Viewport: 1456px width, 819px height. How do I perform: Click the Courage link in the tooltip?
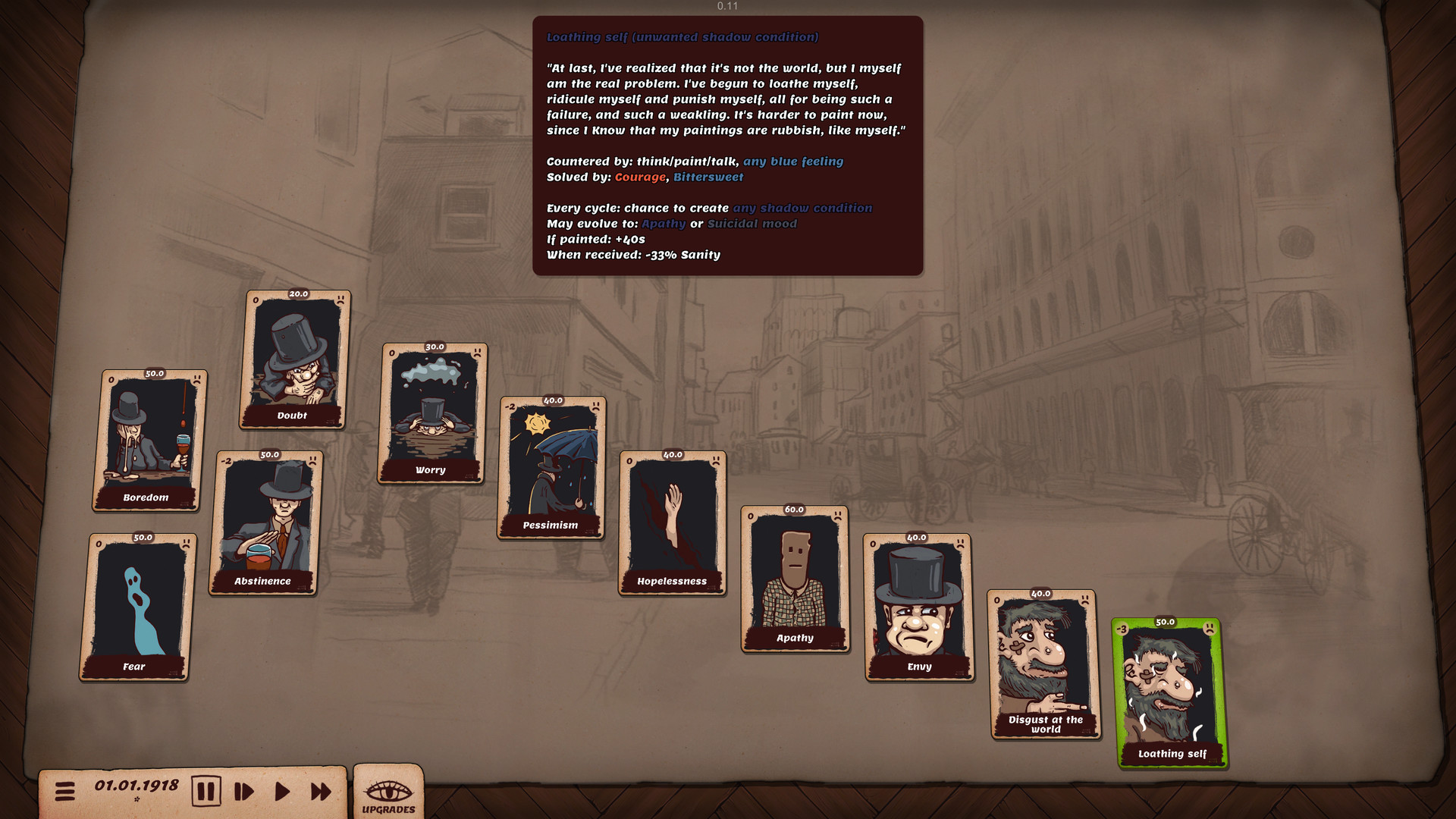click(641, 177)
